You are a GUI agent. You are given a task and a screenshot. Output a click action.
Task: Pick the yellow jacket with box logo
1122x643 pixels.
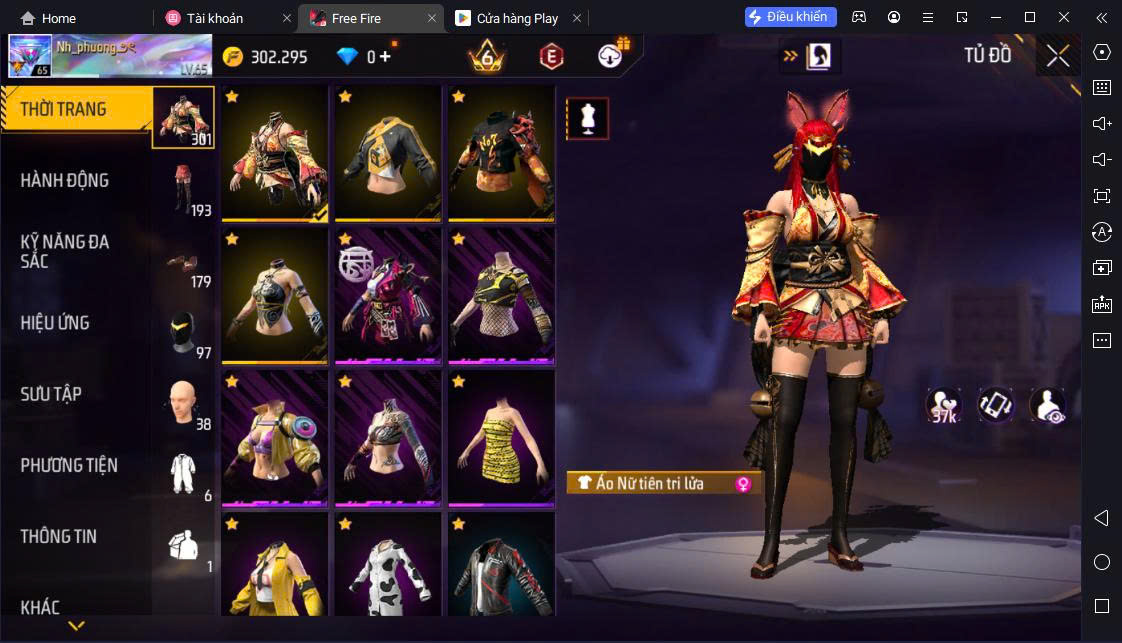388,153
